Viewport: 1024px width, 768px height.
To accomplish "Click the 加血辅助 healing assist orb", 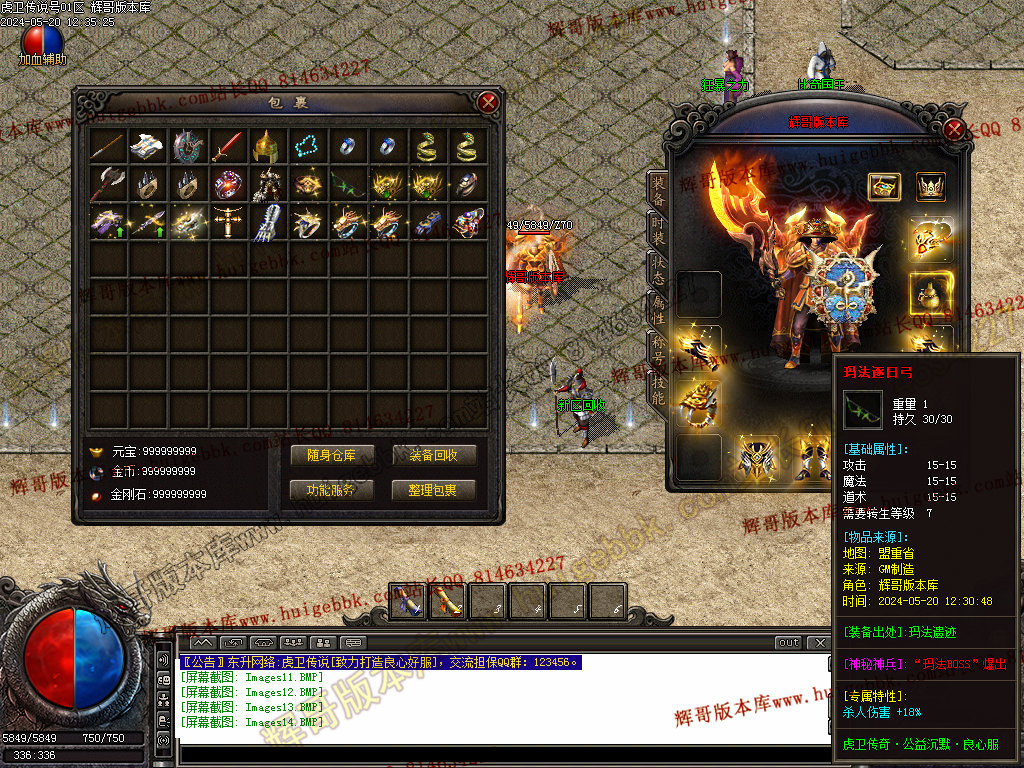I will point(42,42).
